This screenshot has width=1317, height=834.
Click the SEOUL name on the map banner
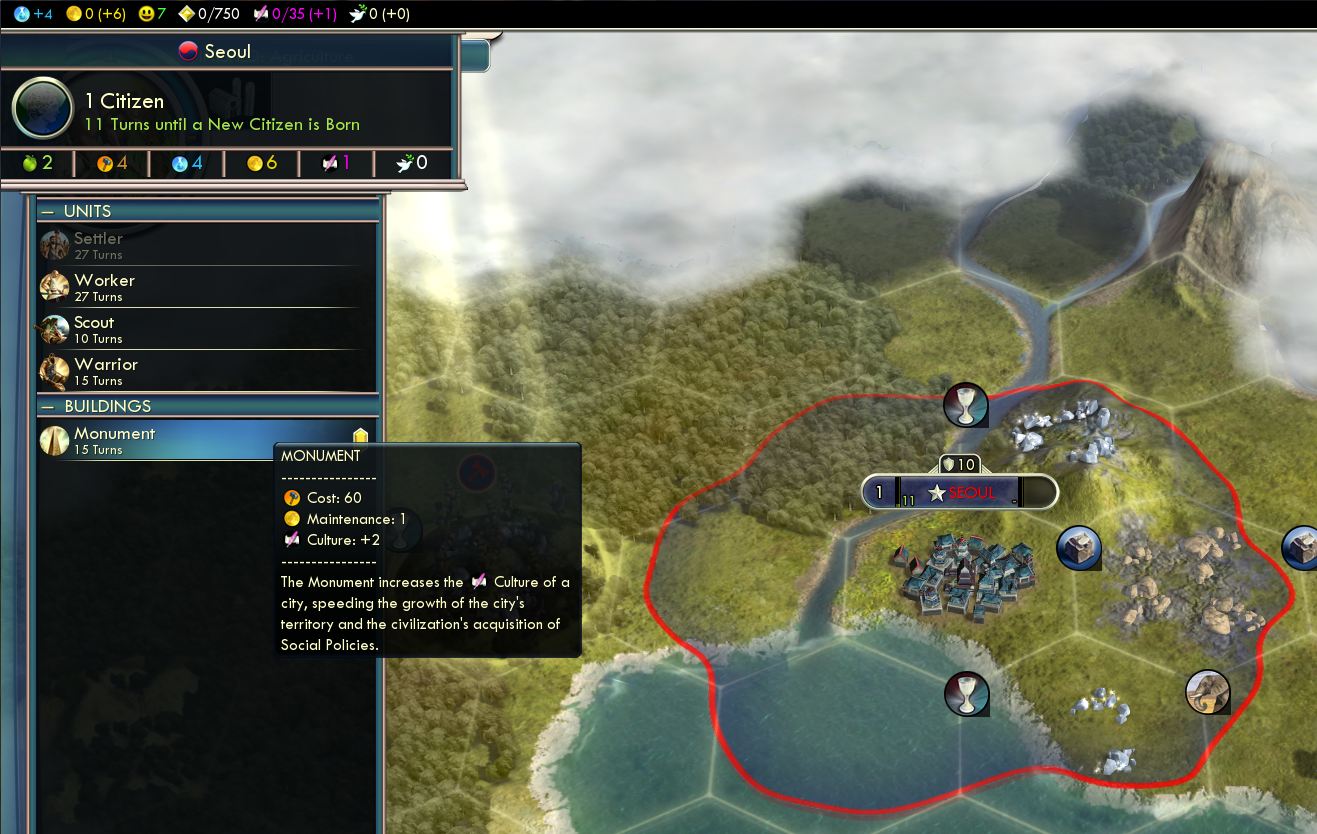point(969,492)
